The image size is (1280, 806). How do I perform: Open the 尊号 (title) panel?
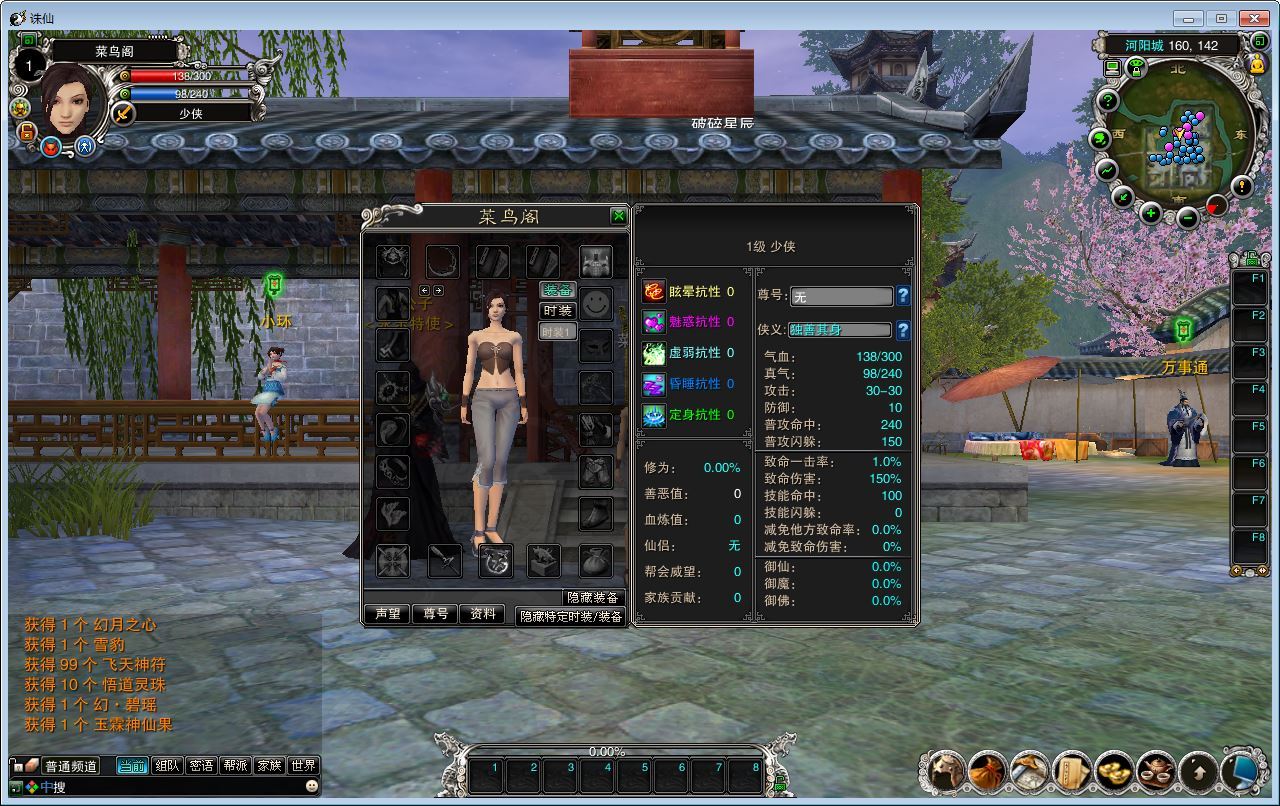click(435, 614)
